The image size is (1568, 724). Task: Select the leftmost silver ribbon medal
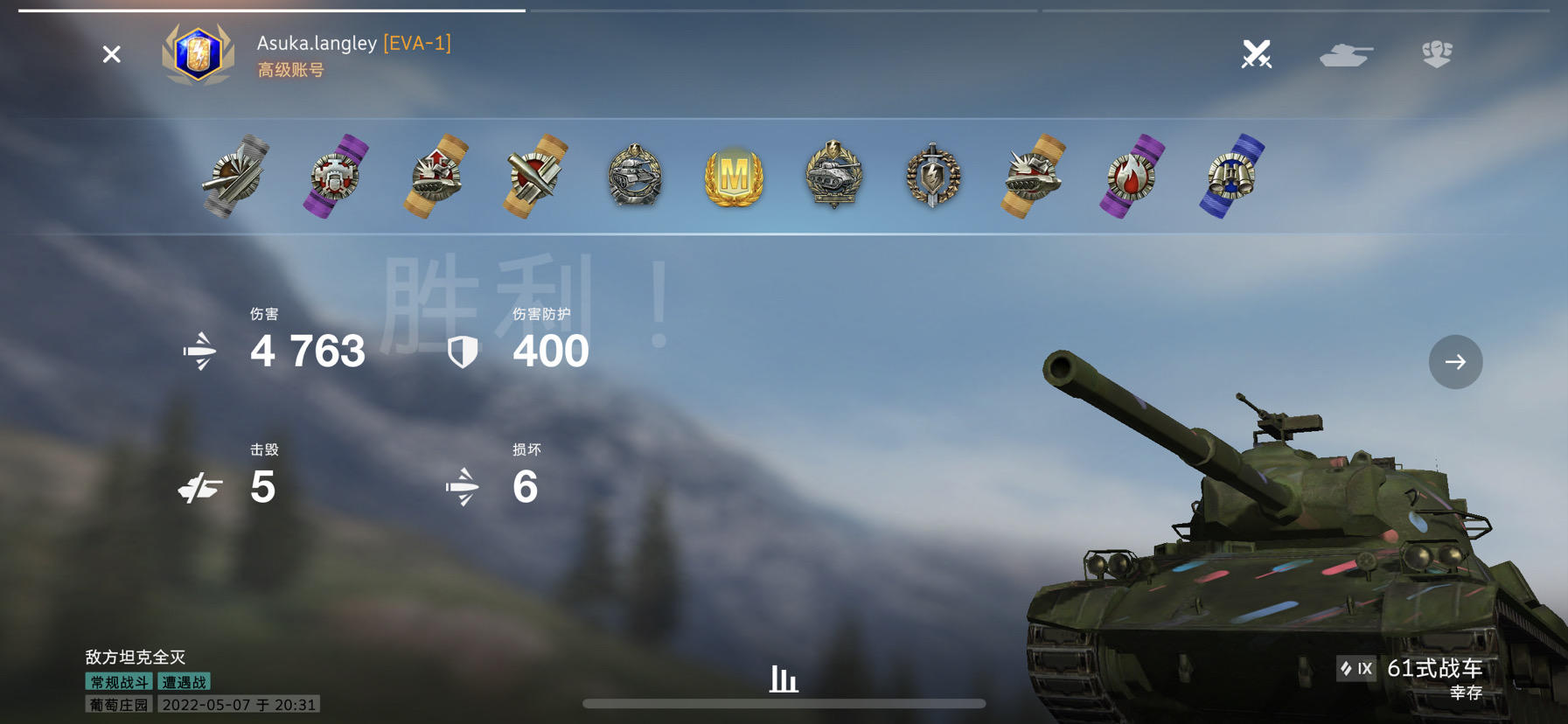tap(233, 177)
